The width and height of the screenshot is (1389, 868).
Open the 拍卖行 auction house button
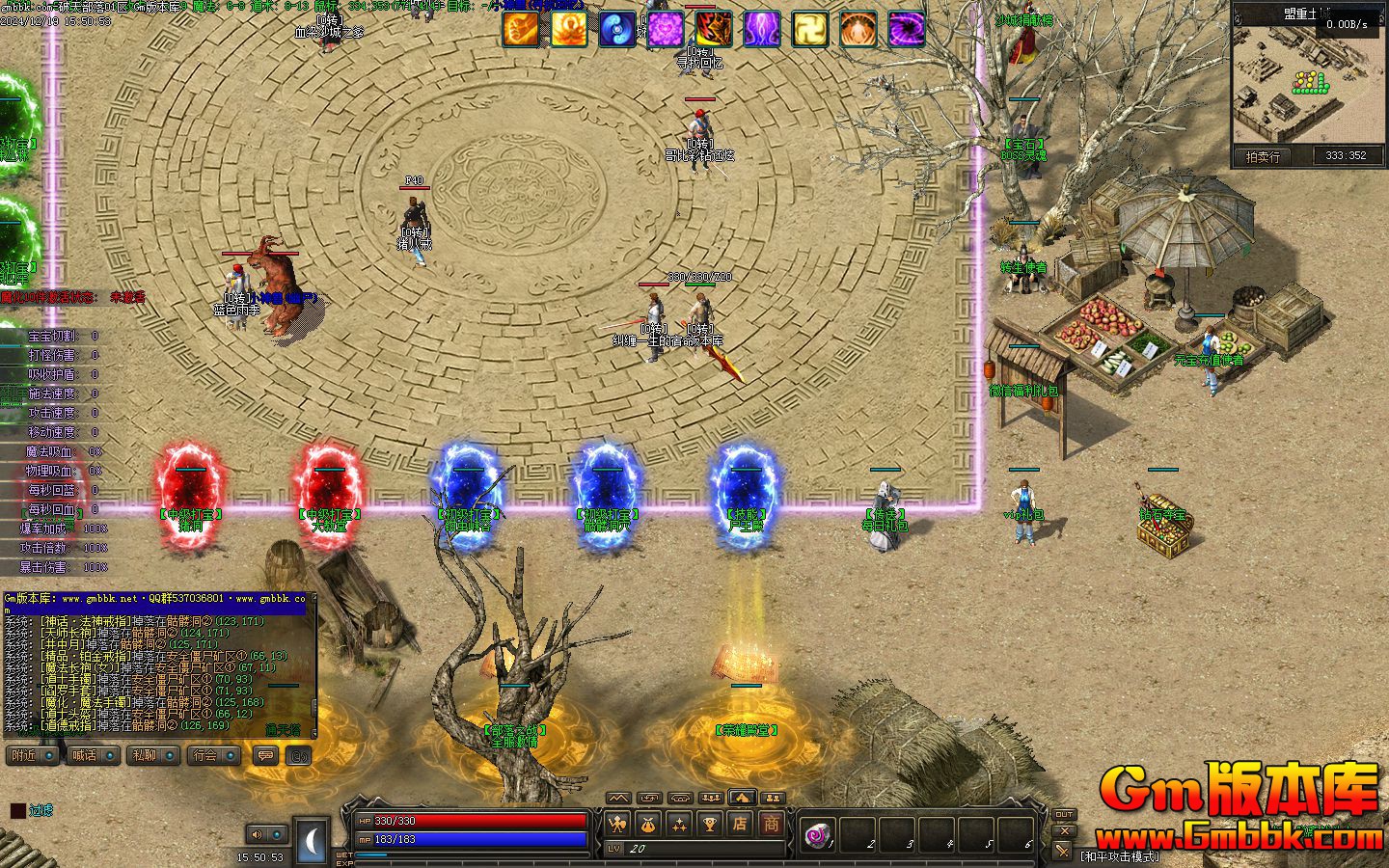pyautogui.click(x=1262, y=156)
